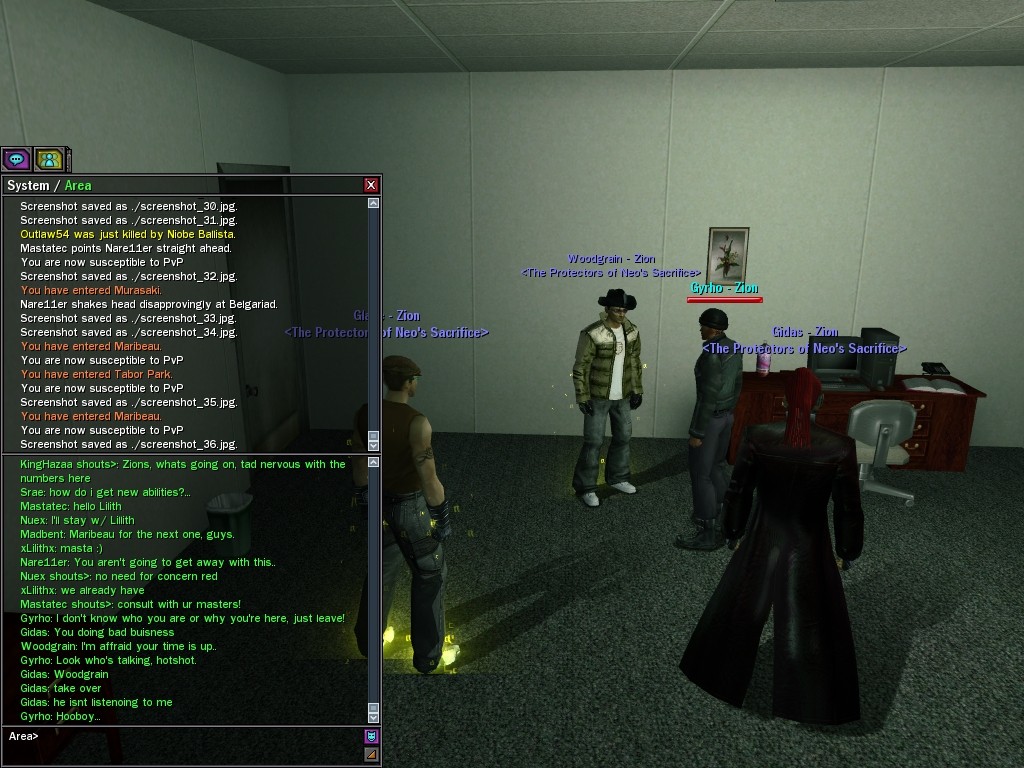Click the orange triangle resize corner icon
The height and width of the screenshot is (768, 1024).
pyautogui.click(x=372, y=754)
